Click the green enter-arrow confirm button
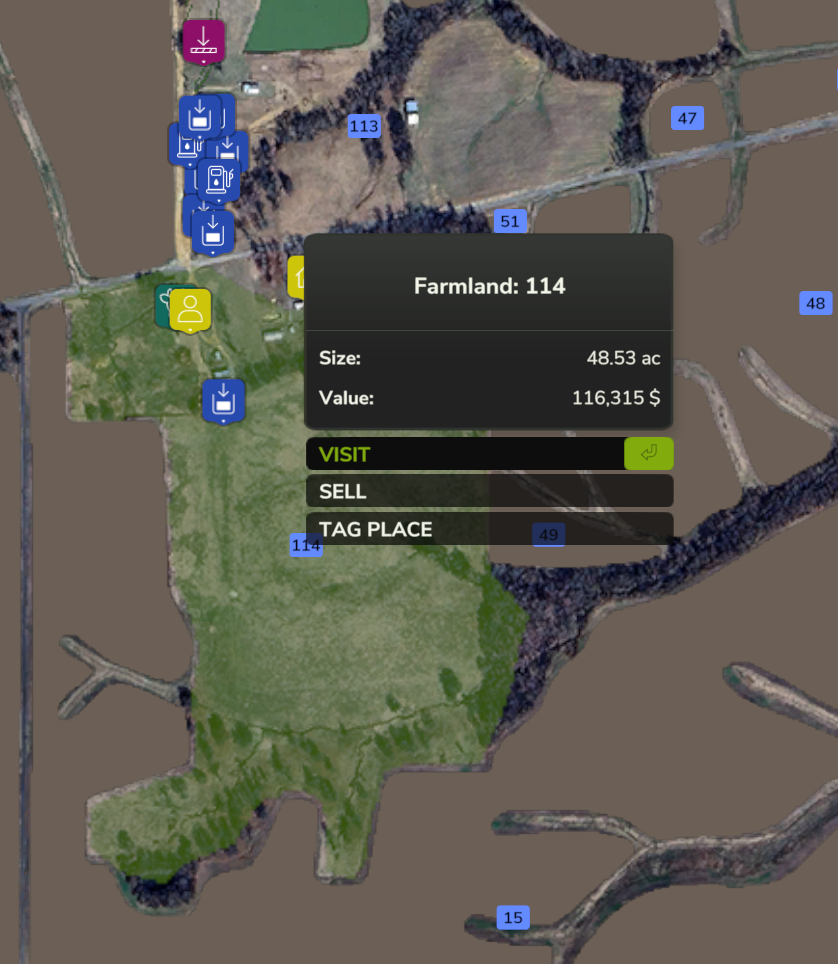Viewport: 838px width, 964px height. [x=649, y=454]
